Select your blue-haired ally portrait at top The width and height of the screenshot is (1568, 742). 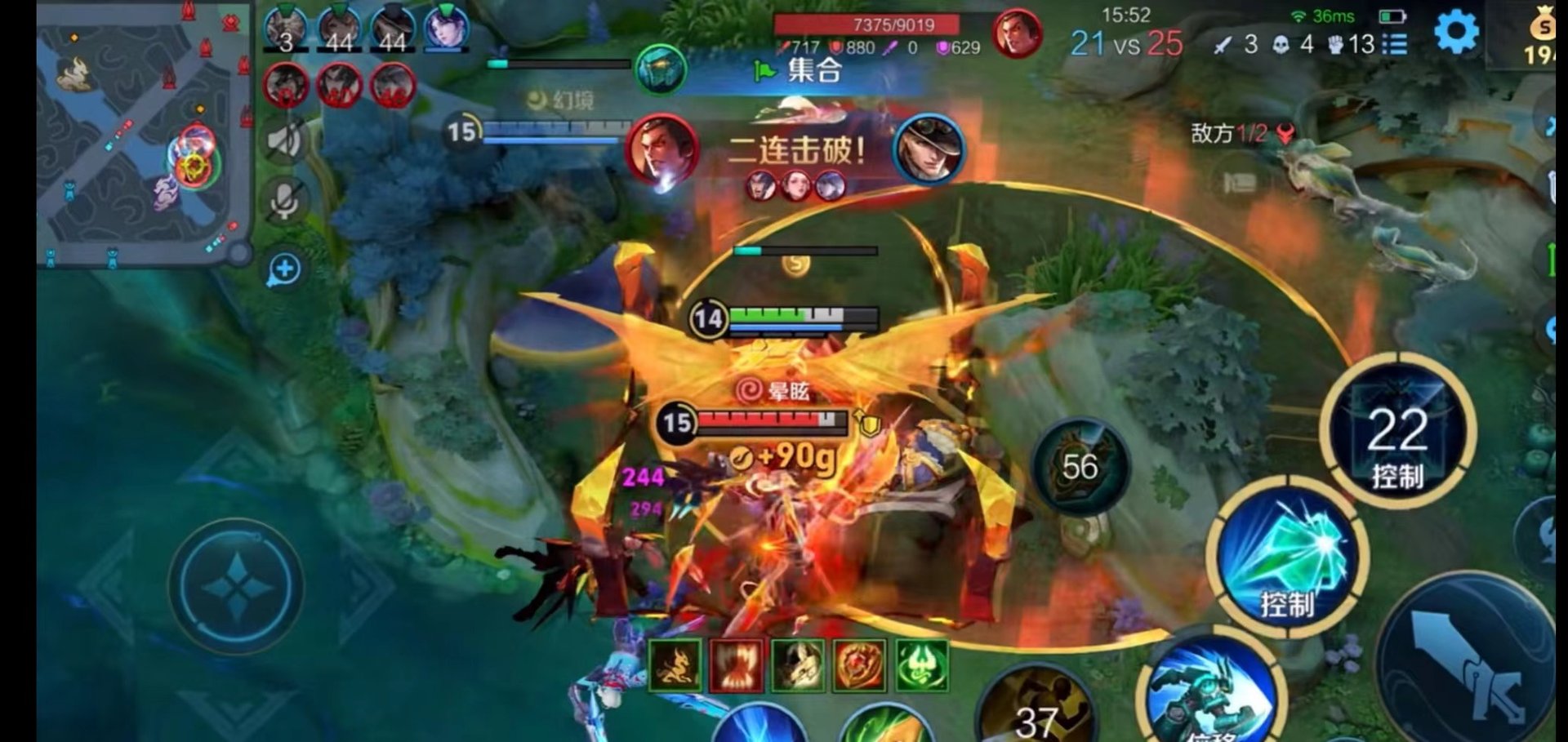pos(443,29)
